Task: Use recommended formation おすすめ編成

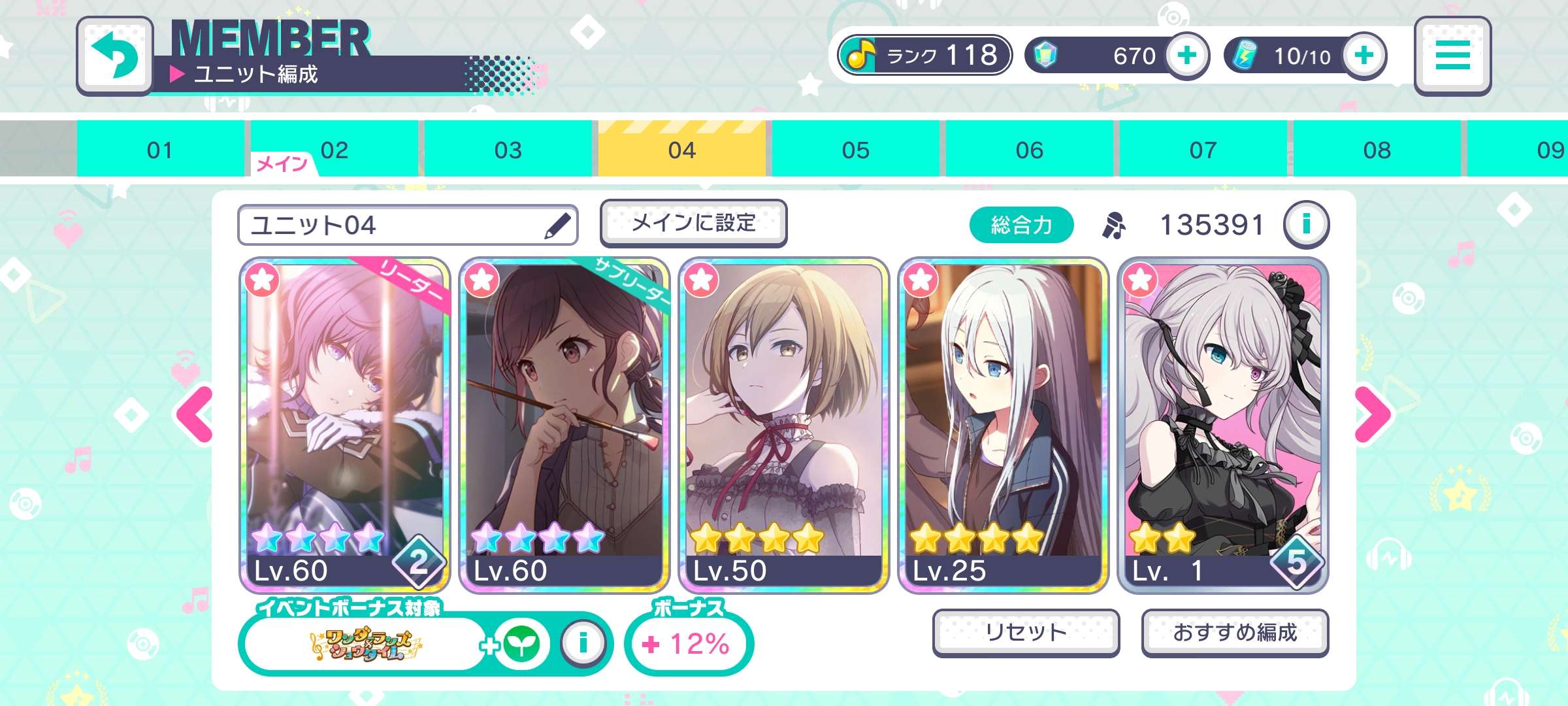Action: pyautogui.click(x=1235, y=632)
